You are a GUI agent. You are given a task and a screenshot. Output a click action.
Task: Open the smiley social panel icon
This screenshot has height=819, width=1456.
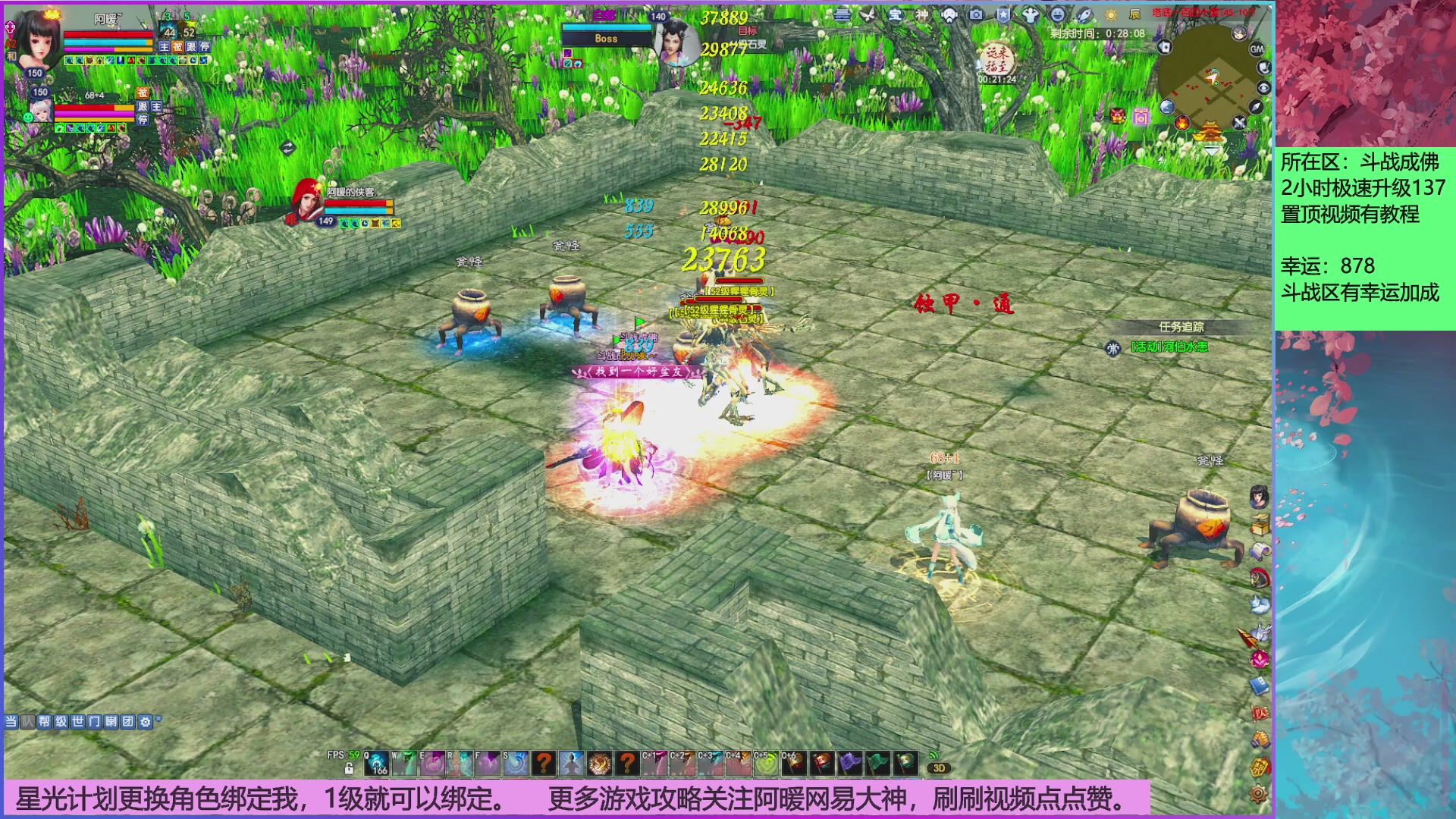[x=1056, y=15]
